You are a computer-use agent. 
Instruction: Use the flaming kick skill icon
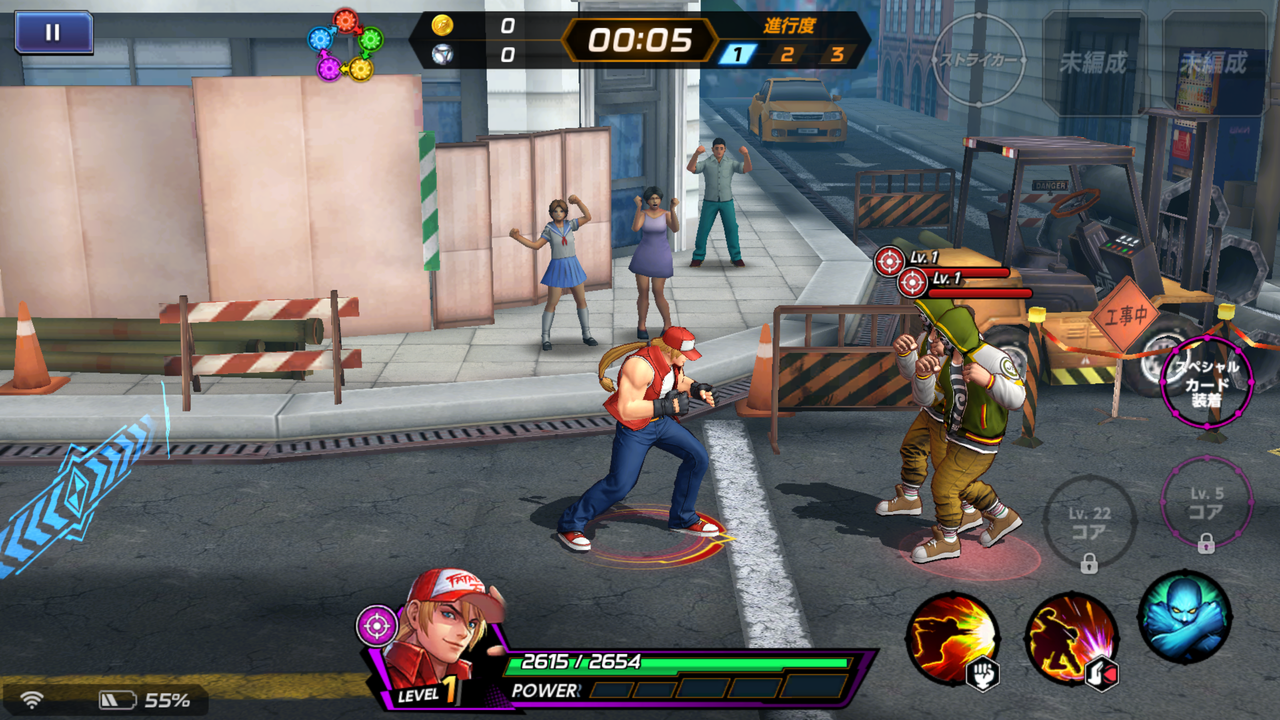coord(1070,640)
